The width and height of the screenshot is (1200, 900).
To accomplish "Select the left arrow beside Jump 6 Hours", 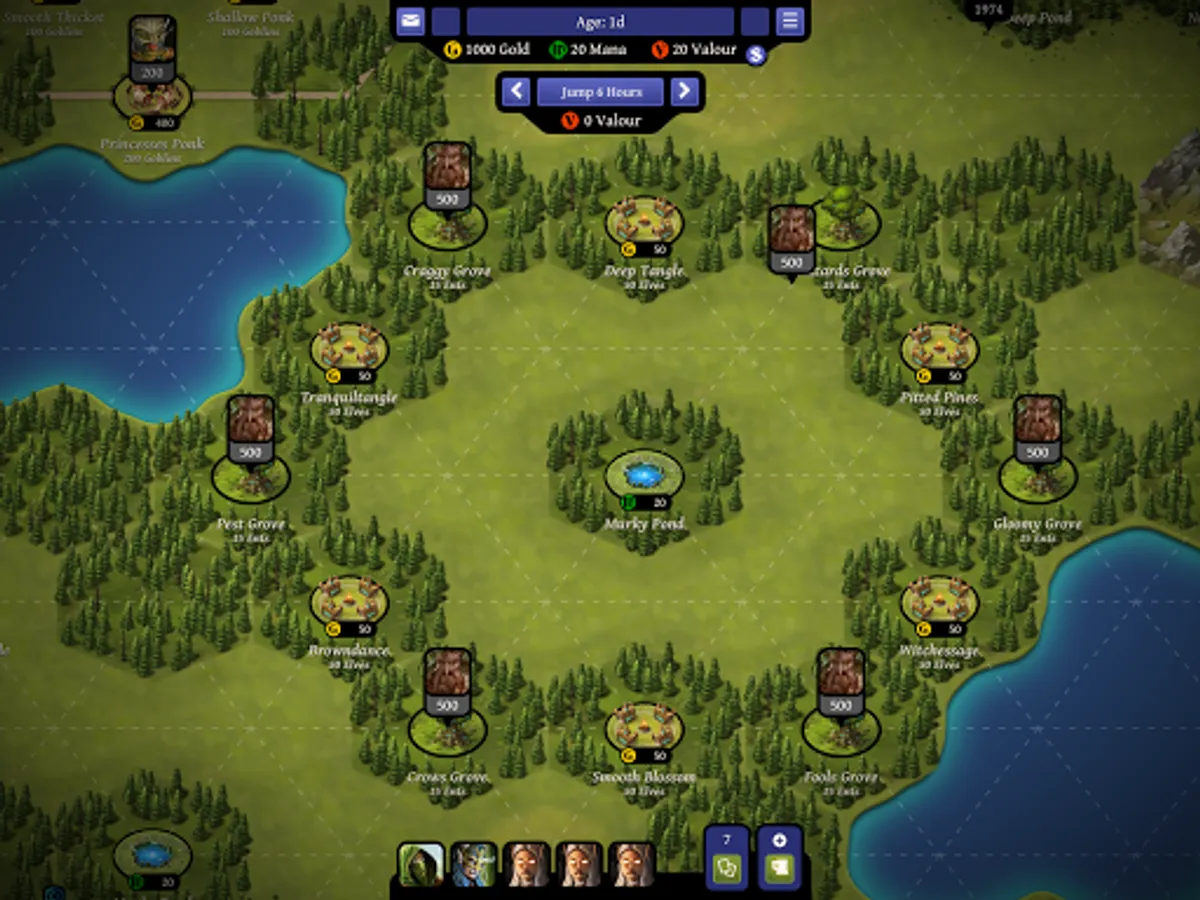I will click(x=516, y=92).
